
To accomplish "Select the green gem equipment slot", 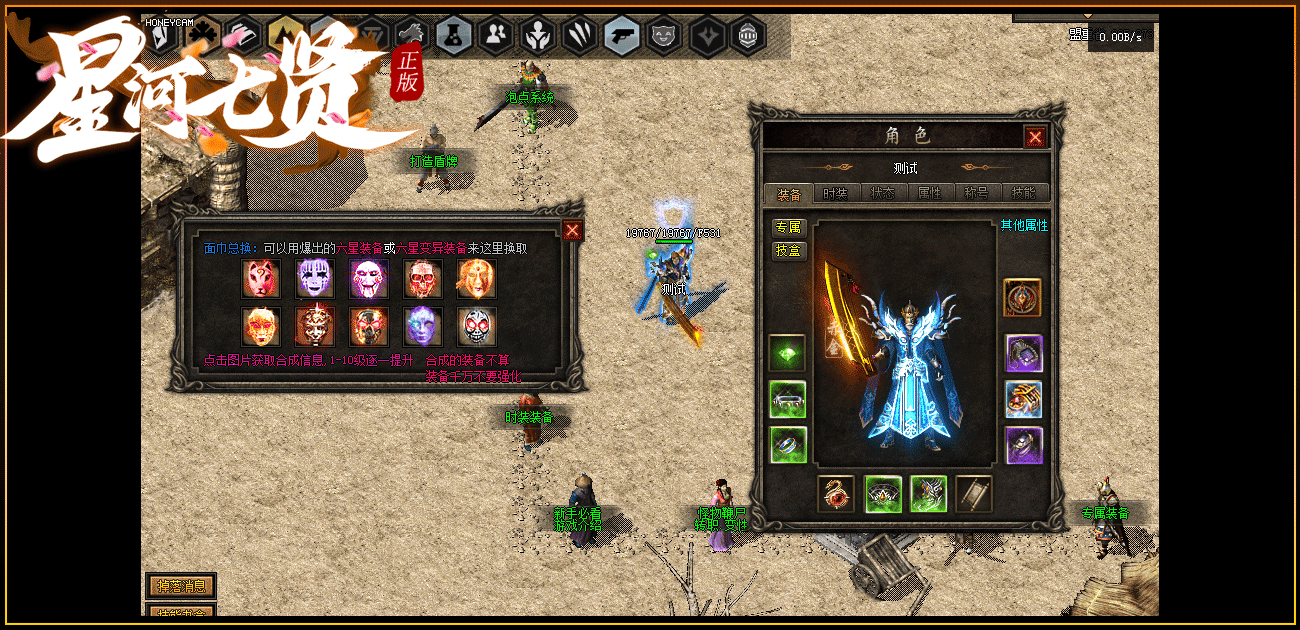I will tap(788, 353).
